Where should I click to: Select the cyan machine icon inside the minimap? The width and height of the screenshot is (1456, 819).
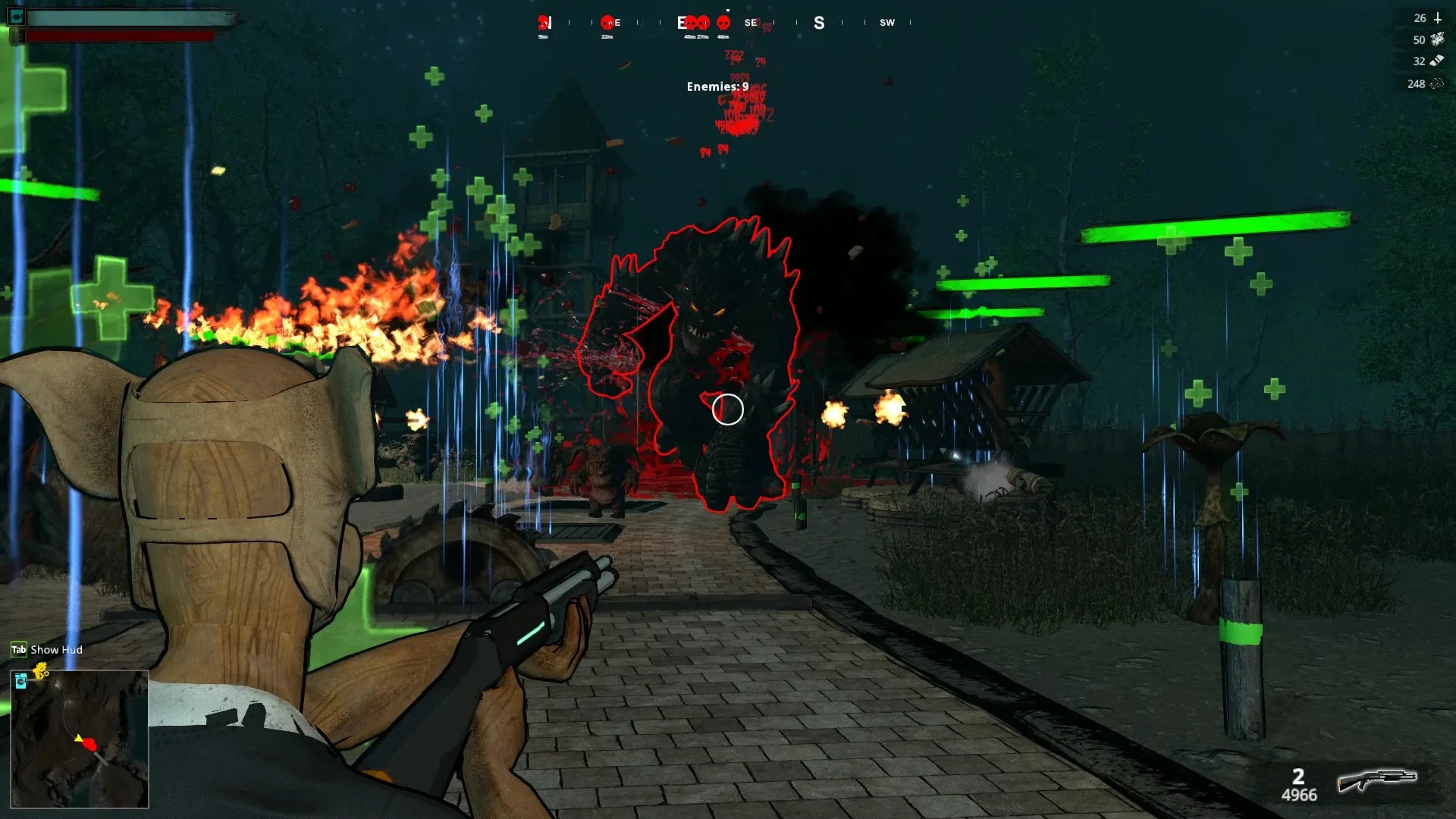(21, 681)
